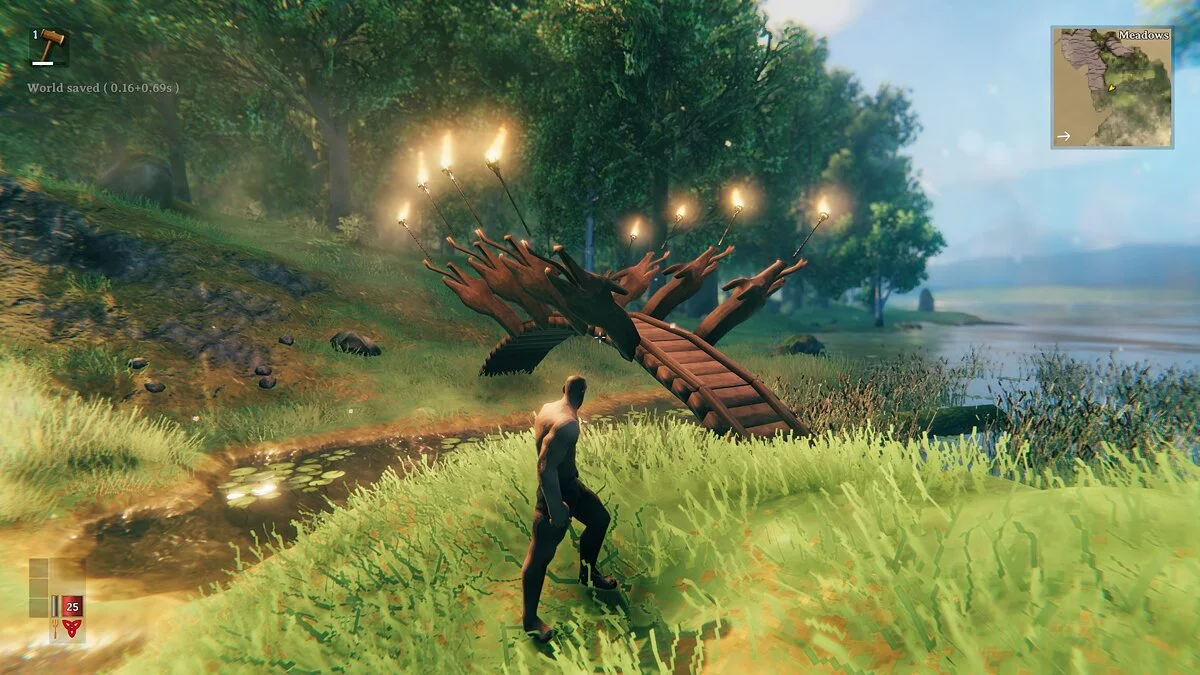Select the hammer in hotbar slot 1
The width and height of the screenshot is (1200, 675).
(47, 45)
